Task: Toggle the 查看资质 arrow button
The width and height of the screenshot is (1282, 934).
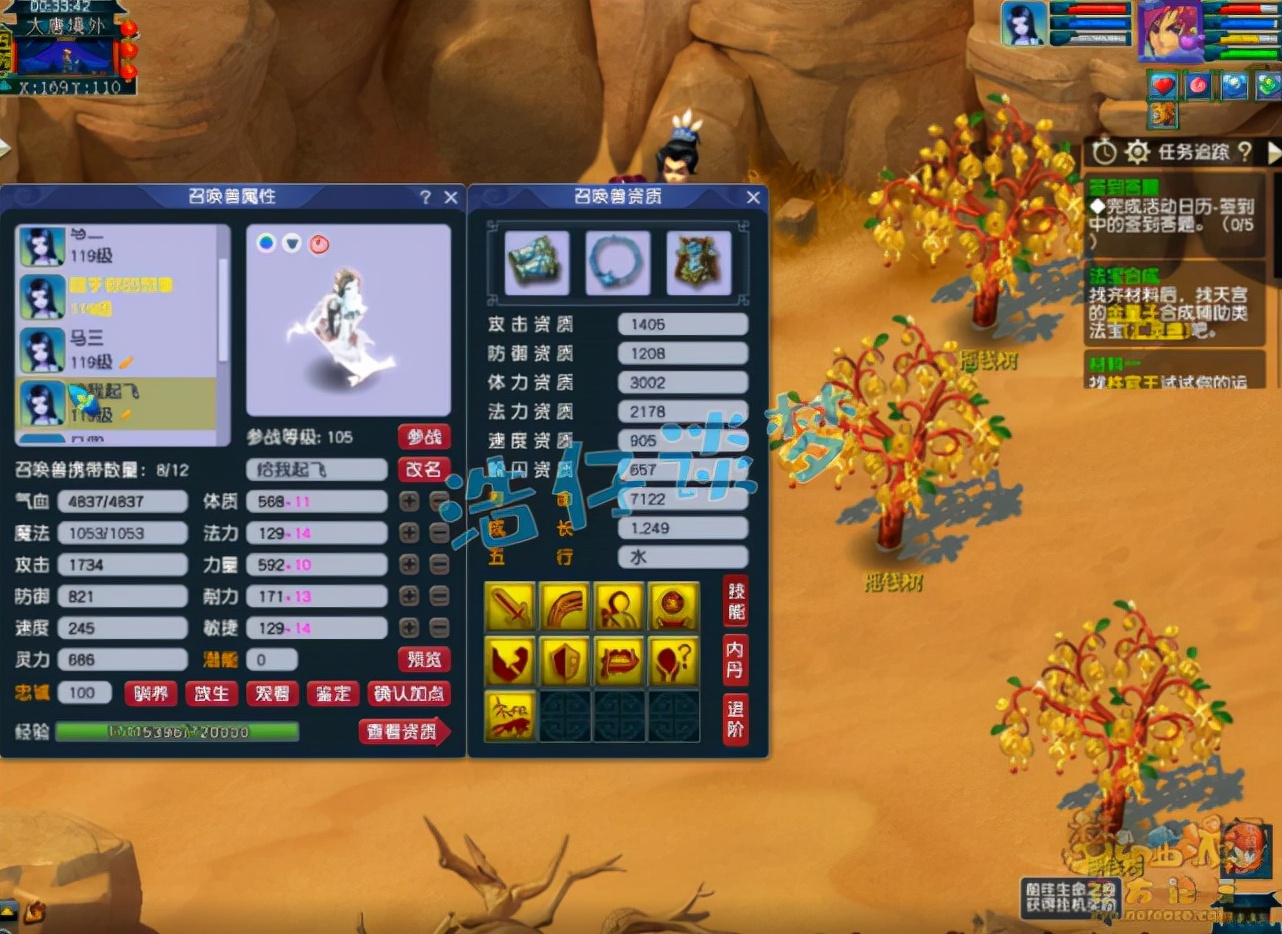Action: (403, 732)
